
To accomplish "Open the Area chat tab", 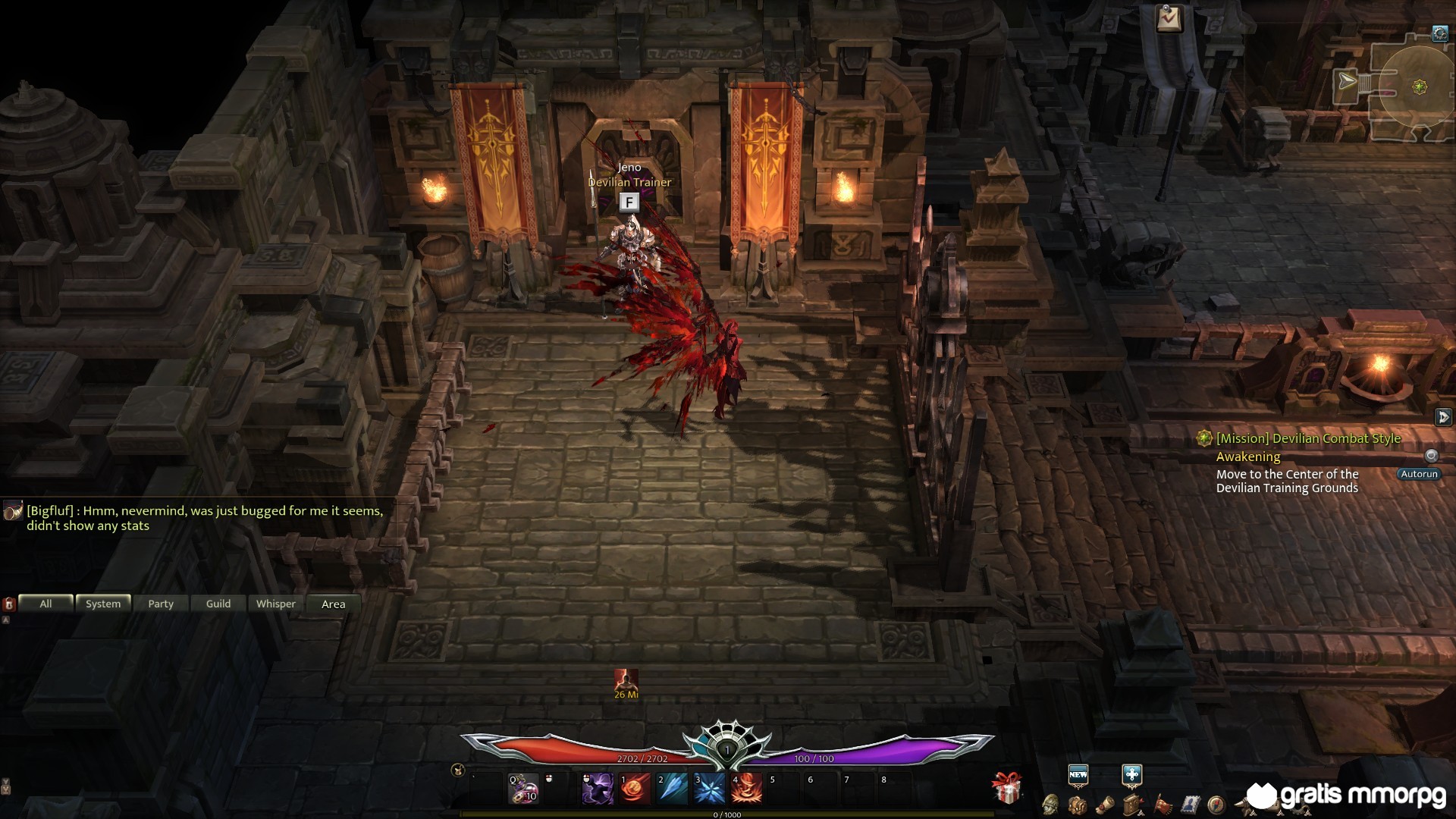I will pyautogui.click(x=334, y=604).
